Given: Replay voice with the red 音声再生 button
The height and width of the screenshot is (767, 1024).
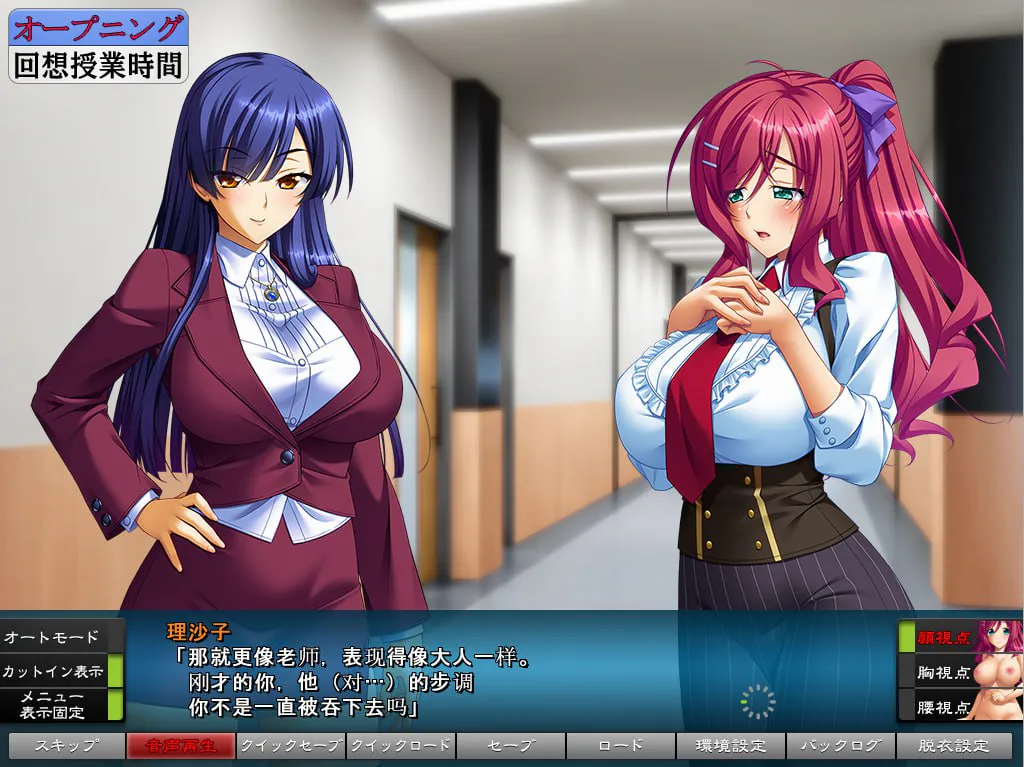Looking at the screenshot, I should [x=181, y=746].
